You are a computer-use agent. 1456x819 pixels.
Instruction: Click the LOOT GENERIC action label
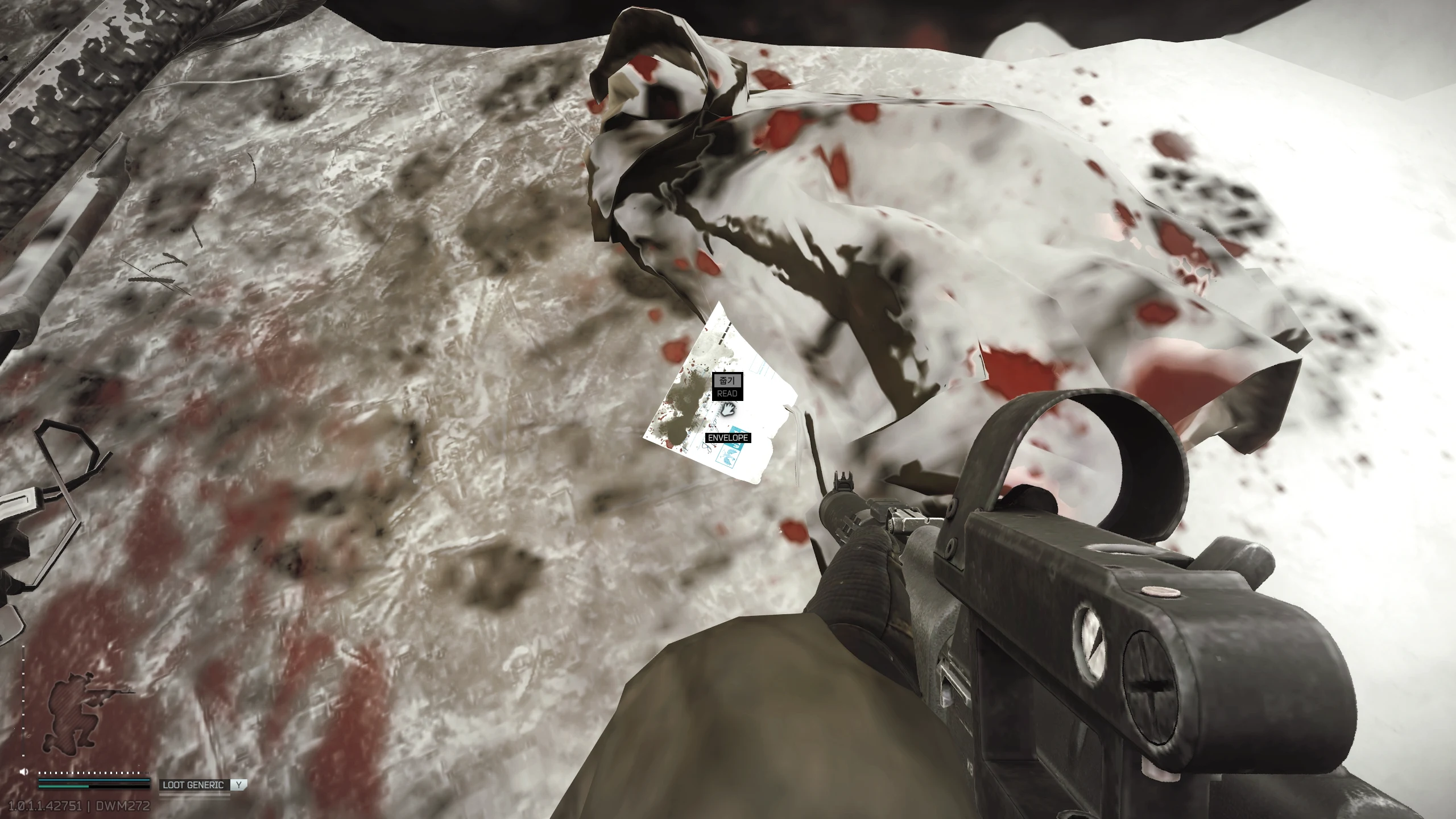(193, 785)
